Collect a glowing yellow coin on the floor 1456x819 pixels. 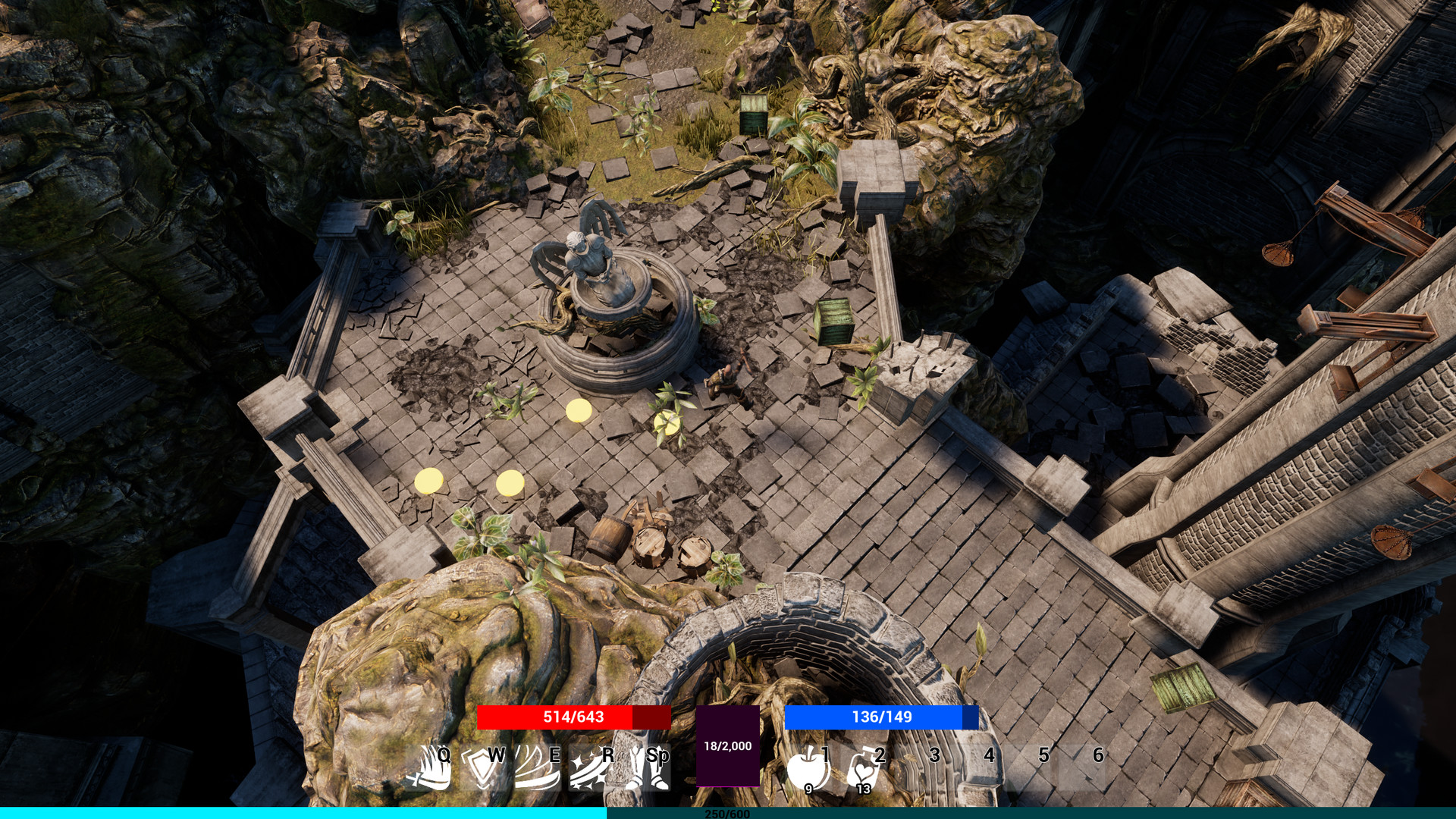tap(579, 412)
